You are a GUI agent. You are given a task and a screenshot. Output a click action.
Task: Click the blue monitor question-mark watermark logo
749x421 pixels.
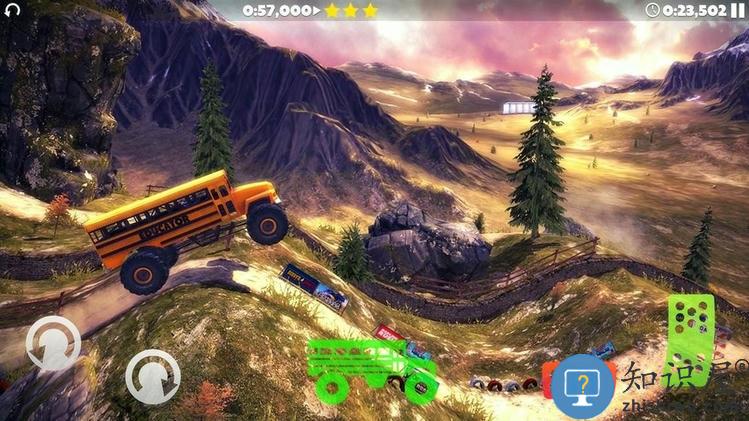pyautogui.click(x=583, y=386)
